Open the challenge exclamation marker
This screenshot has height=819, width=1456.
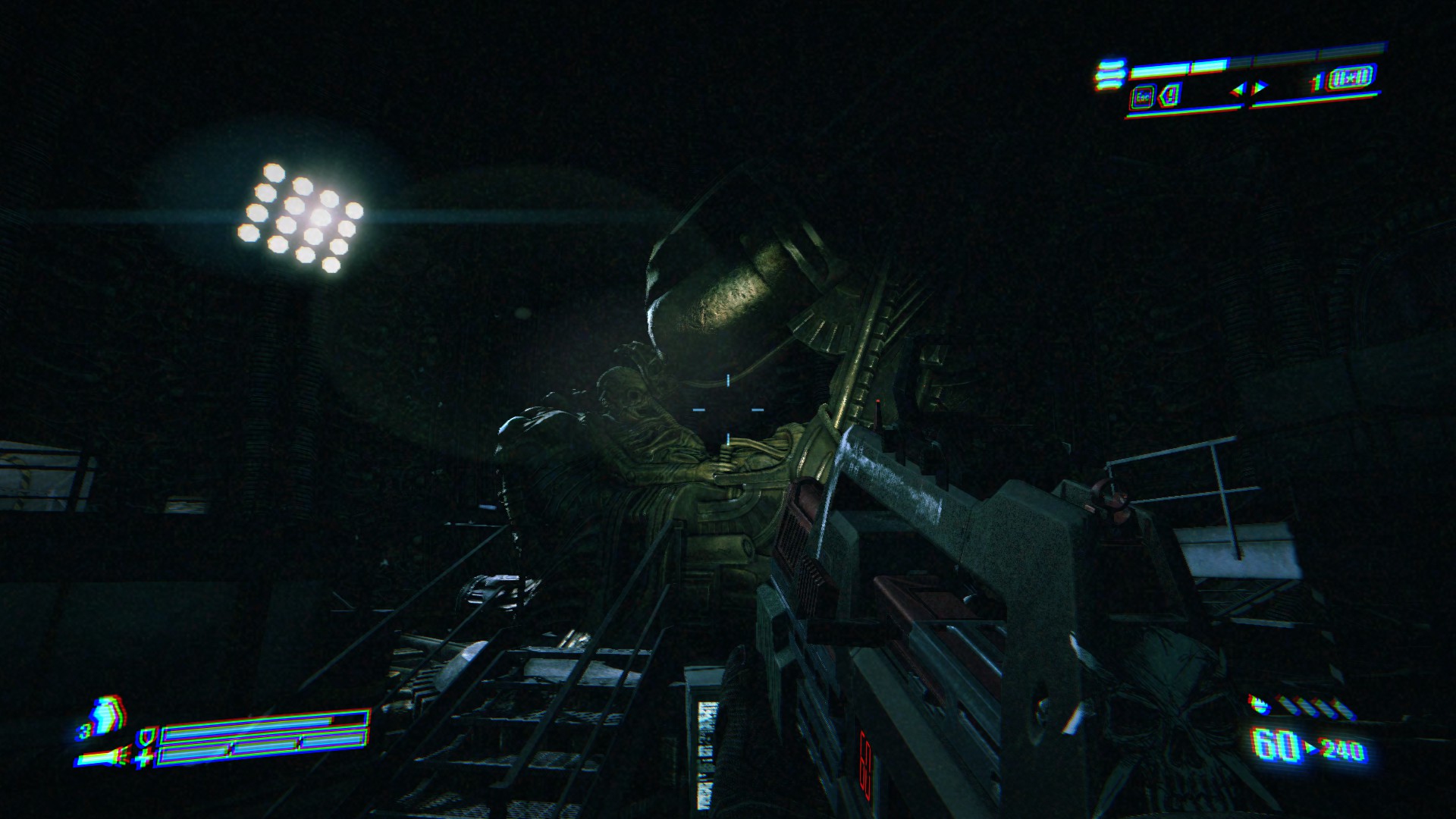point(1171,96)
